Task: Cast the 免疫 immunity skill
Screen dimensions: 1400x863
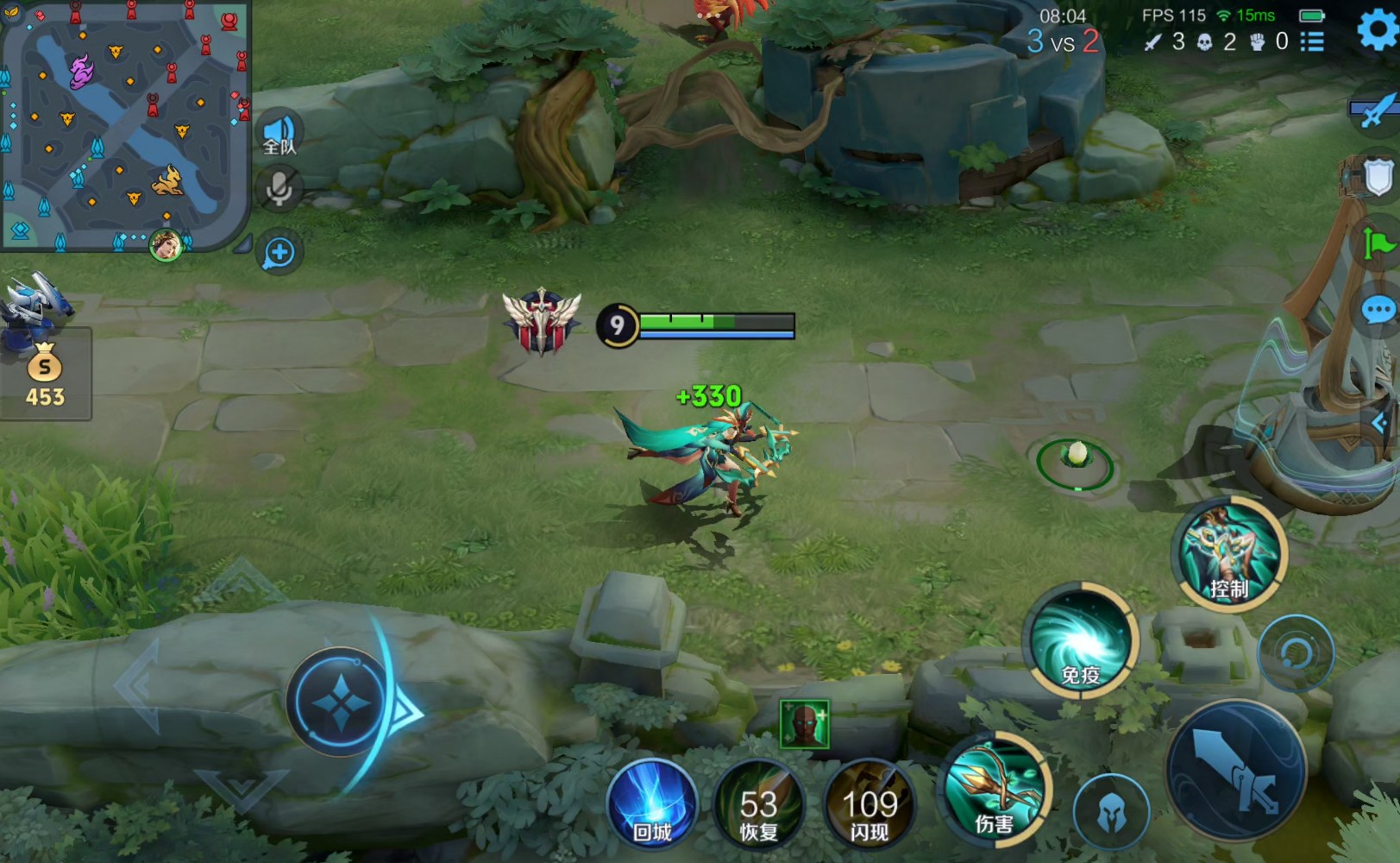Action: point(1081,640)
